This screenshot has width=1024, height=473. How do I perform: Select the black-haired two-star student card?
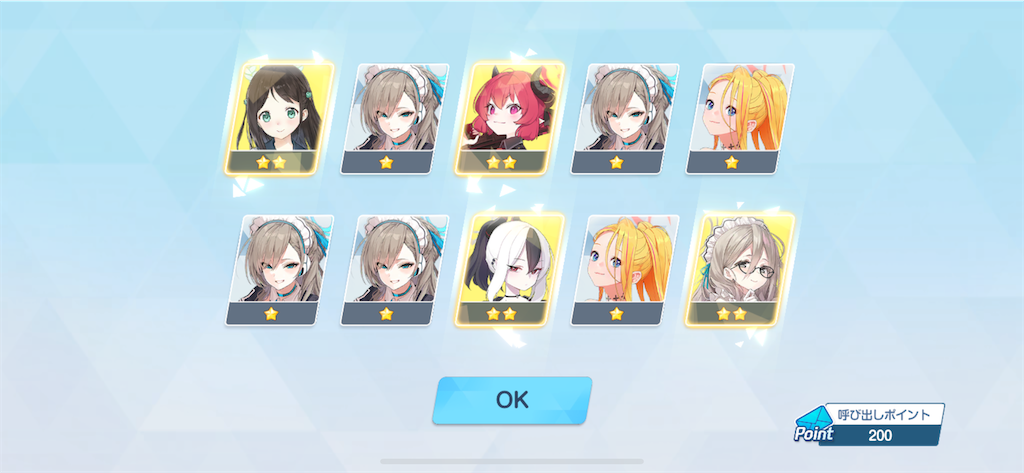tap(276, 118)
